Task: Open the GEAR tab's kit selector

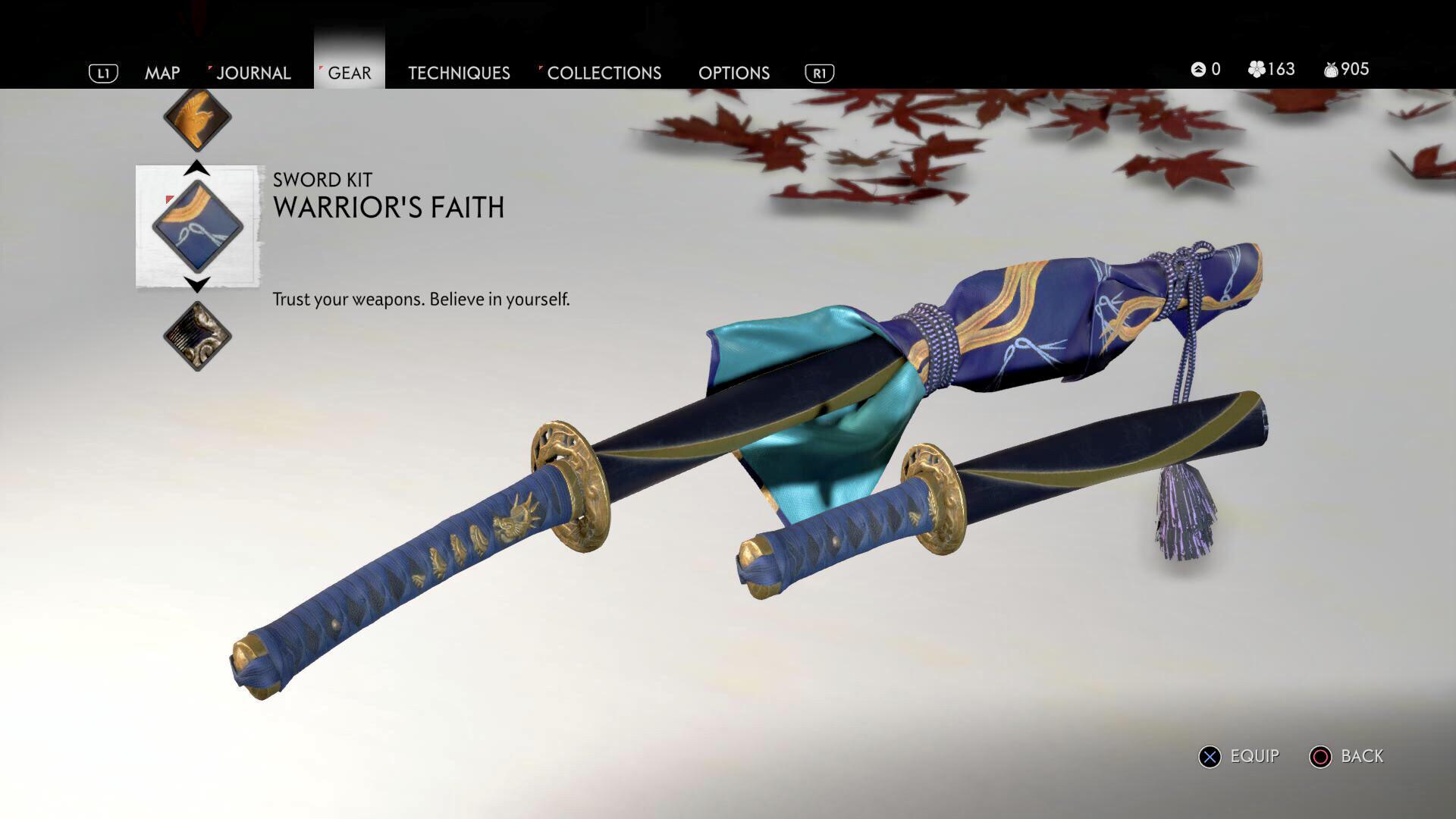Action: (x=350, y=73)
